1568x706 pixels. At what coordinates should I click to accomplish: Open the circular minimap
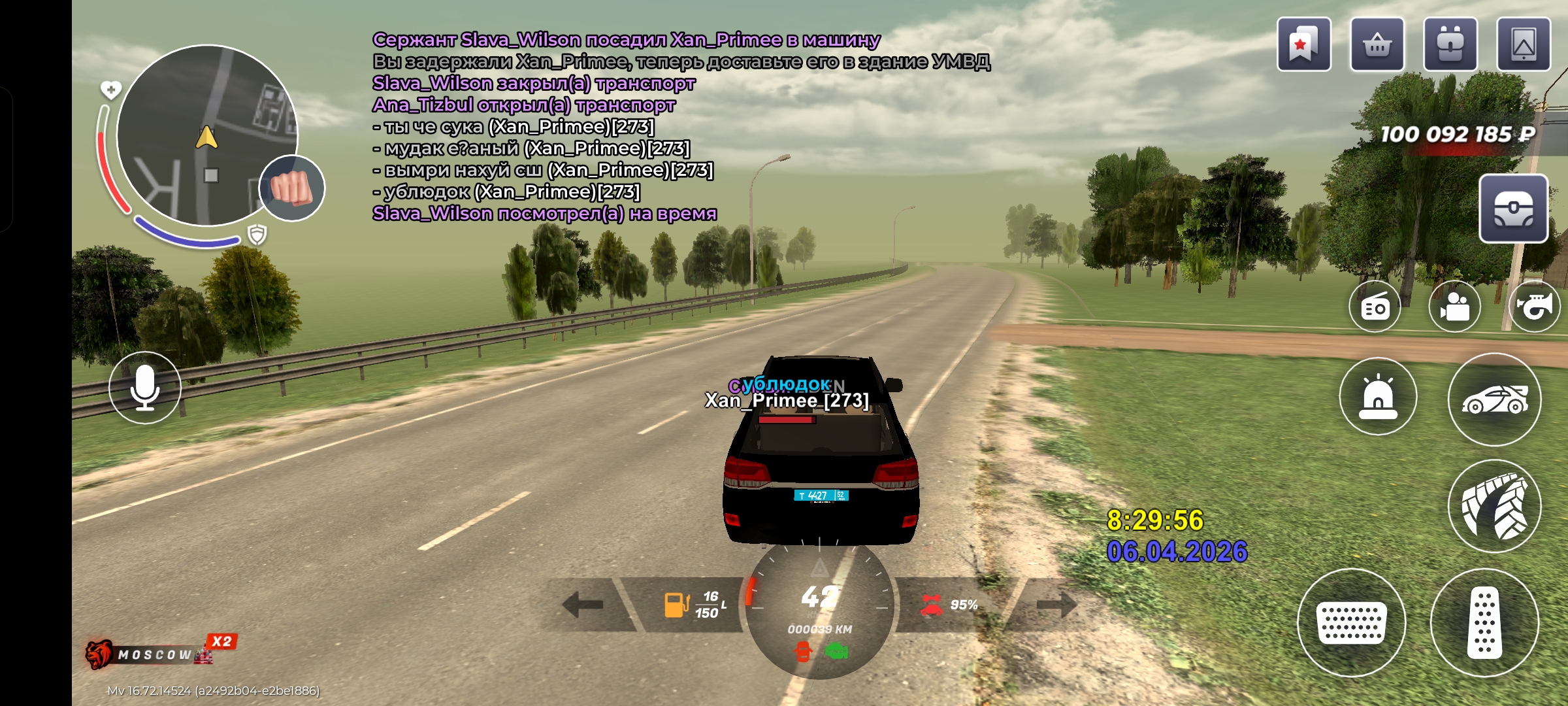[x=206, y=136]
